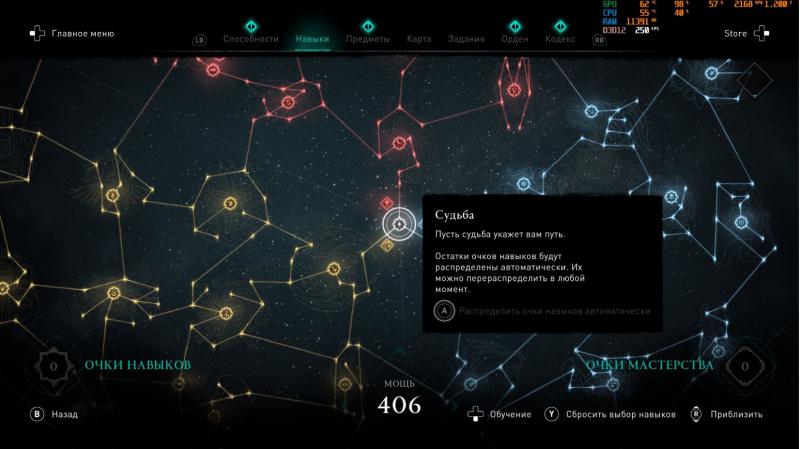Open the Обучение tutorial
The width and height of the screenshot is (800, 449).
tap(503, 414)
